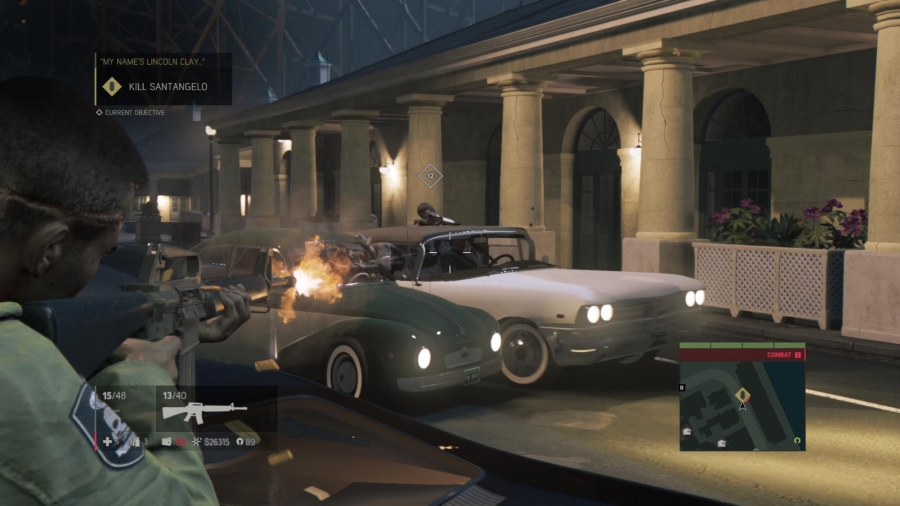Select the wallet cash icon
Viewport: 900px width, 506px height.
[x=167, y=441]
